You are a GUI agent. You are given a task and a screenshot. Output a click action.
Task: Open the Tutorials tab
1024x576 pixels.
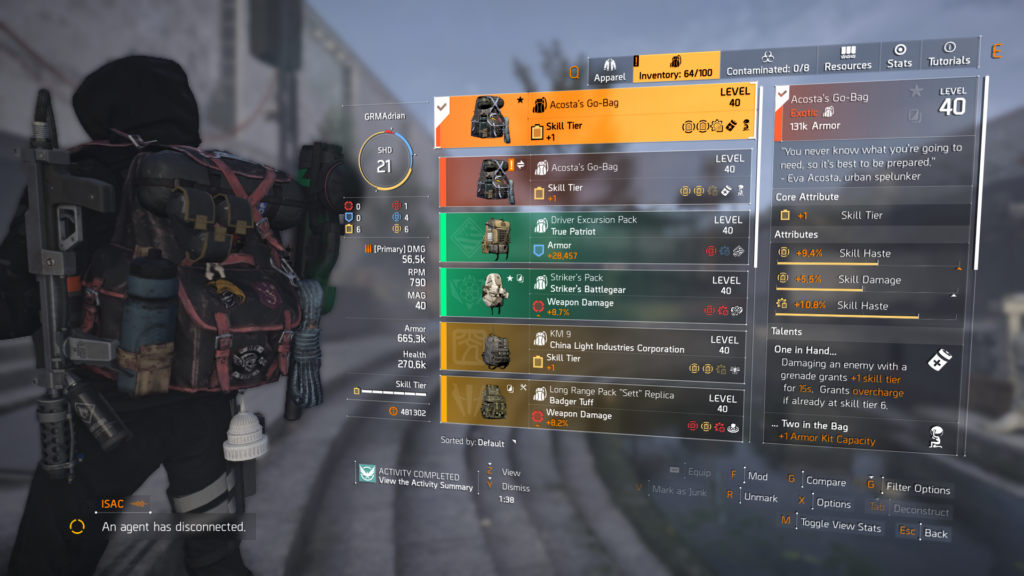pos(949,54)
